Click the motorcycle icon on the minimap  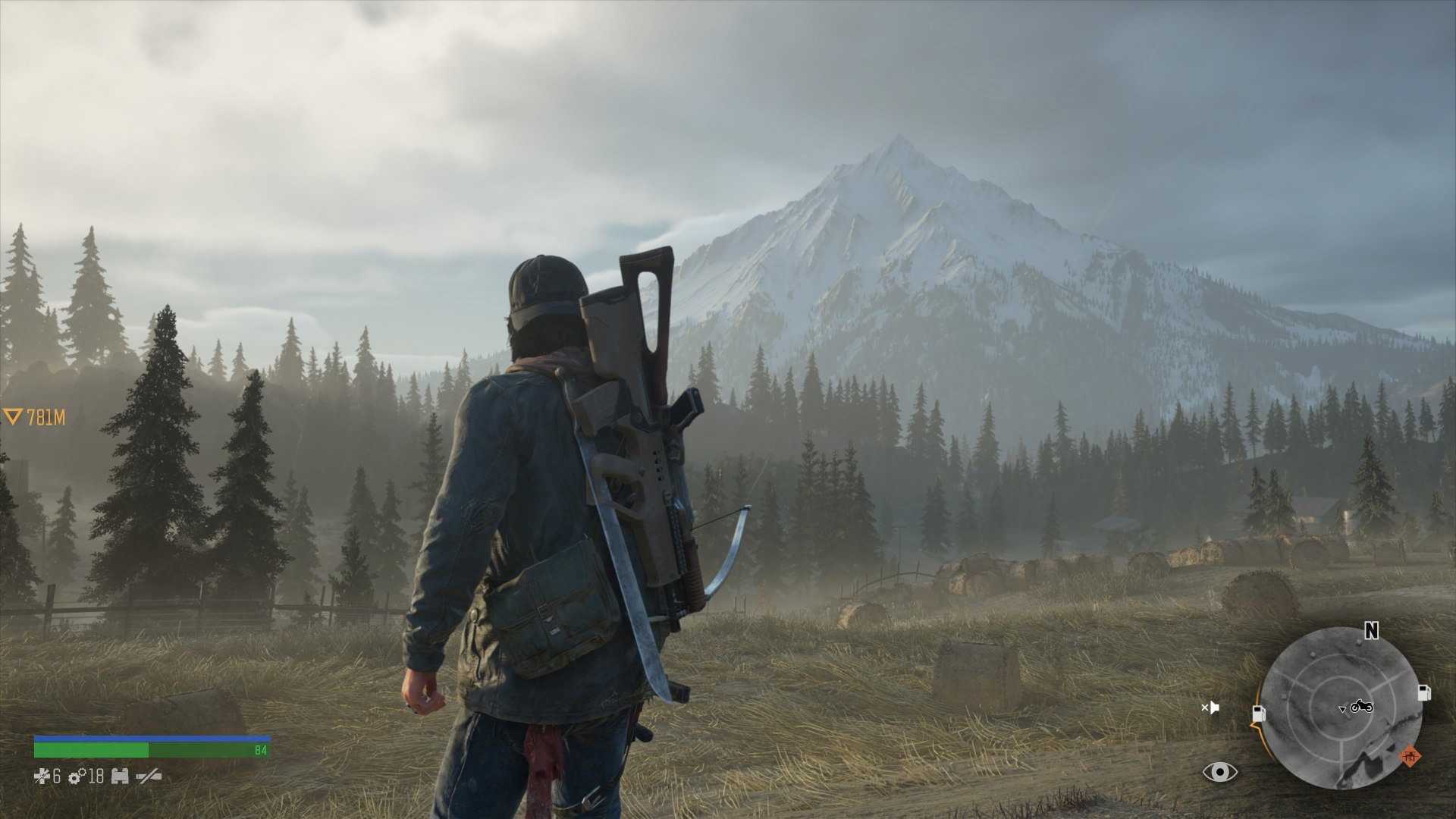coord(1363,708)
